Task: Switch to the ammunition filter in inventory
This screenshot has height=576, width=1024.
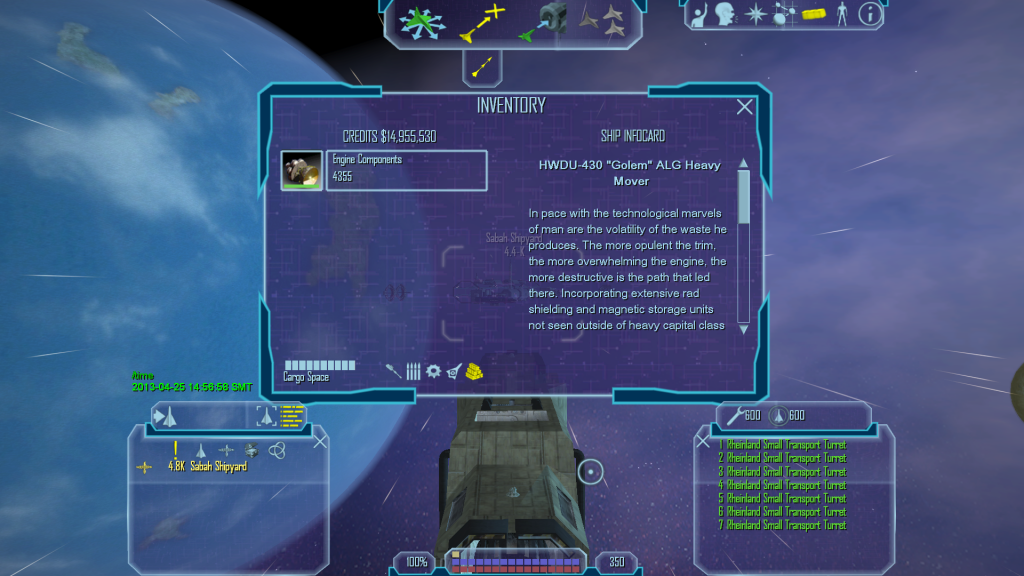Action: 413,371
